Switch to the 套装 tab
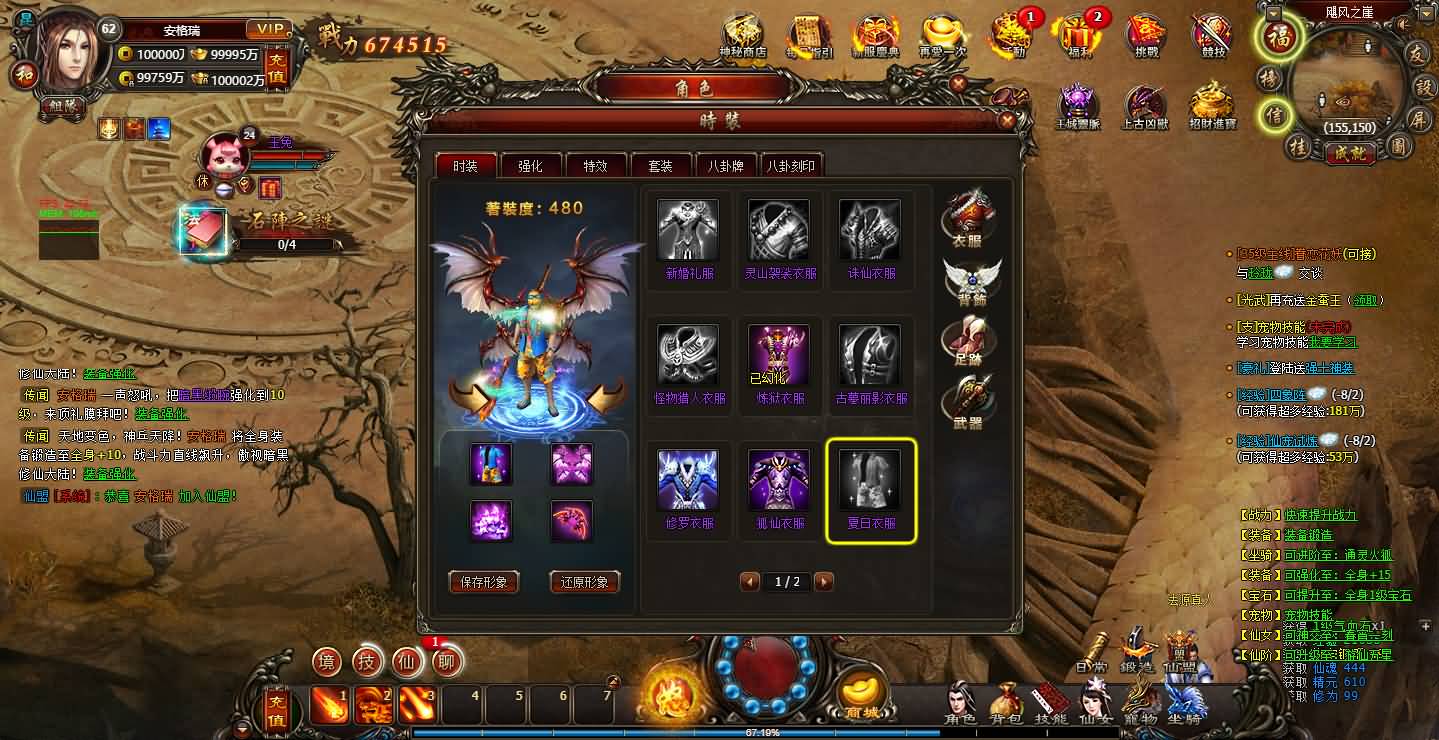This screenshot has width=1439, height=740. (660, 164)
